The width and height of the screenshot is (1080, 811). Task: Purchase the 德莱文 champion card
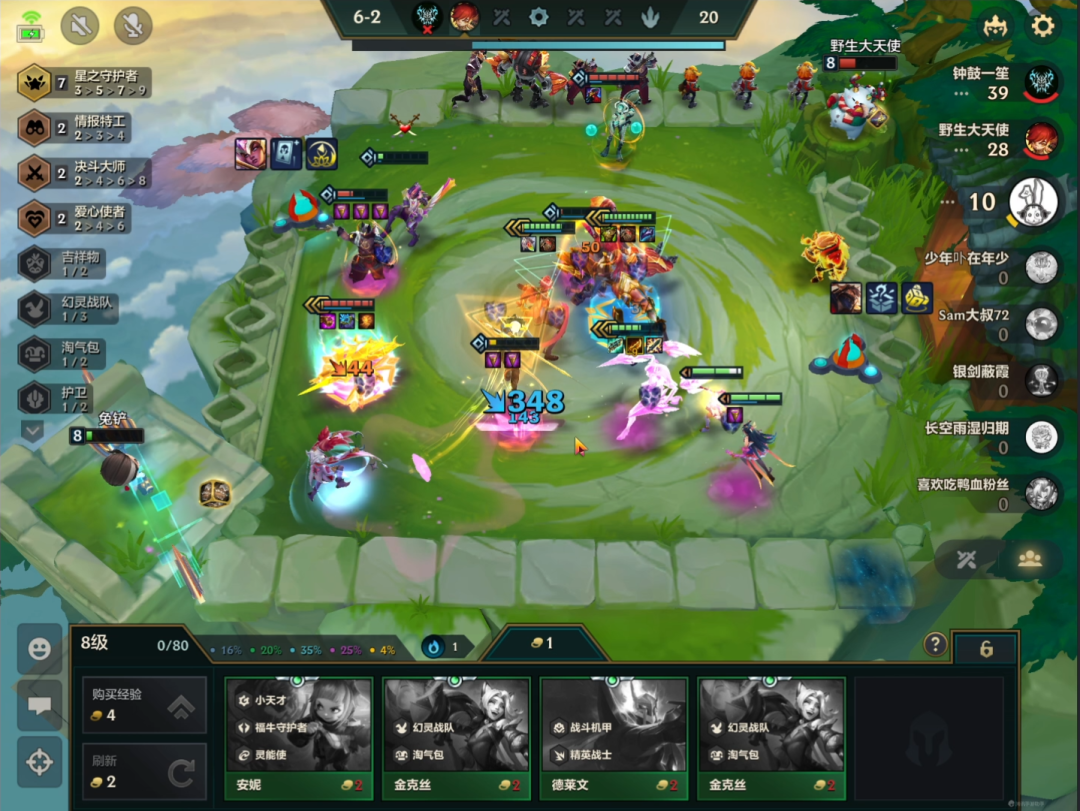pos(613,737)
